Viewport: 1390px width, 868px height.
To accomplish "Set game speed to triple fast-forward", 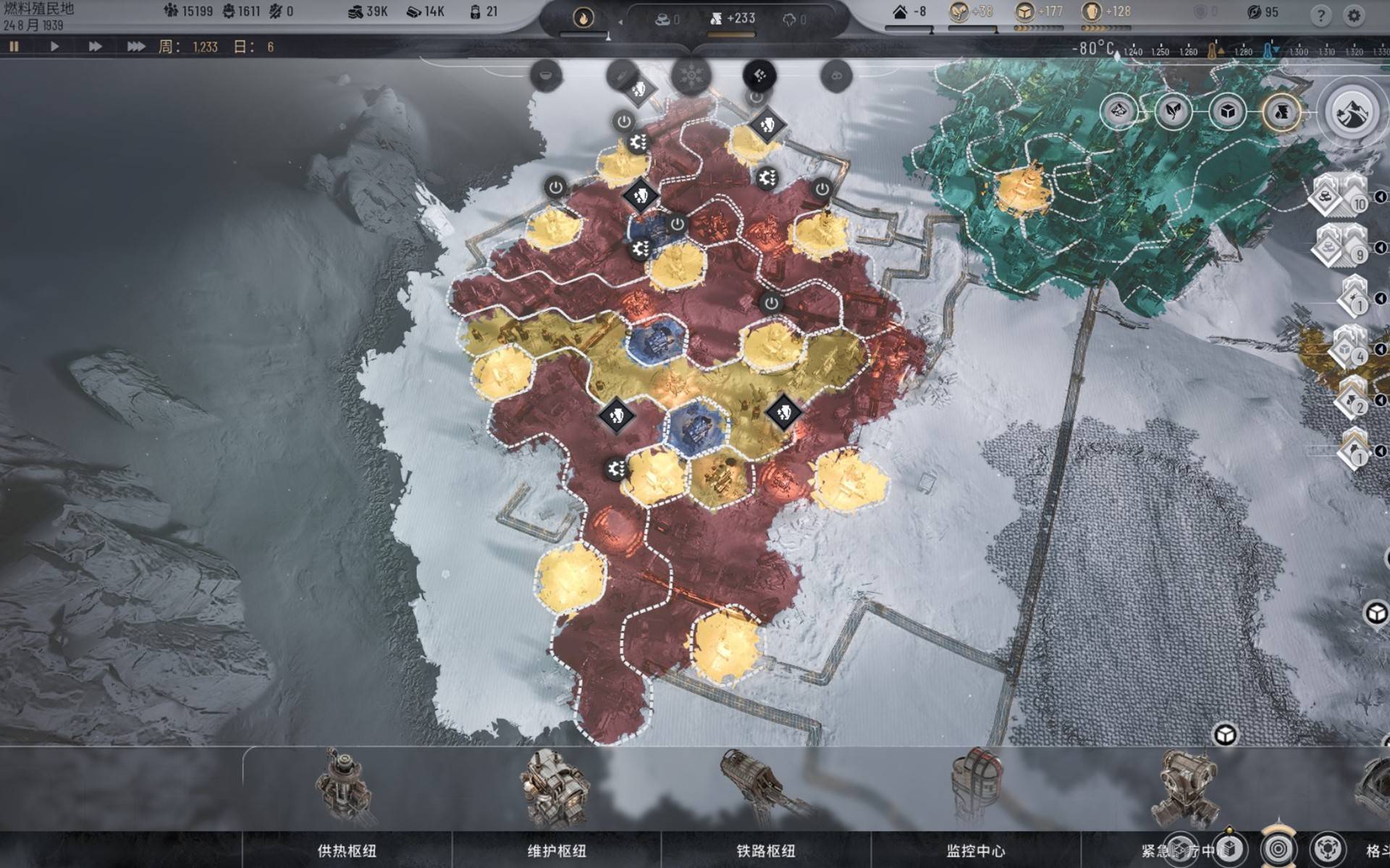I will click(x=135, y=46).
